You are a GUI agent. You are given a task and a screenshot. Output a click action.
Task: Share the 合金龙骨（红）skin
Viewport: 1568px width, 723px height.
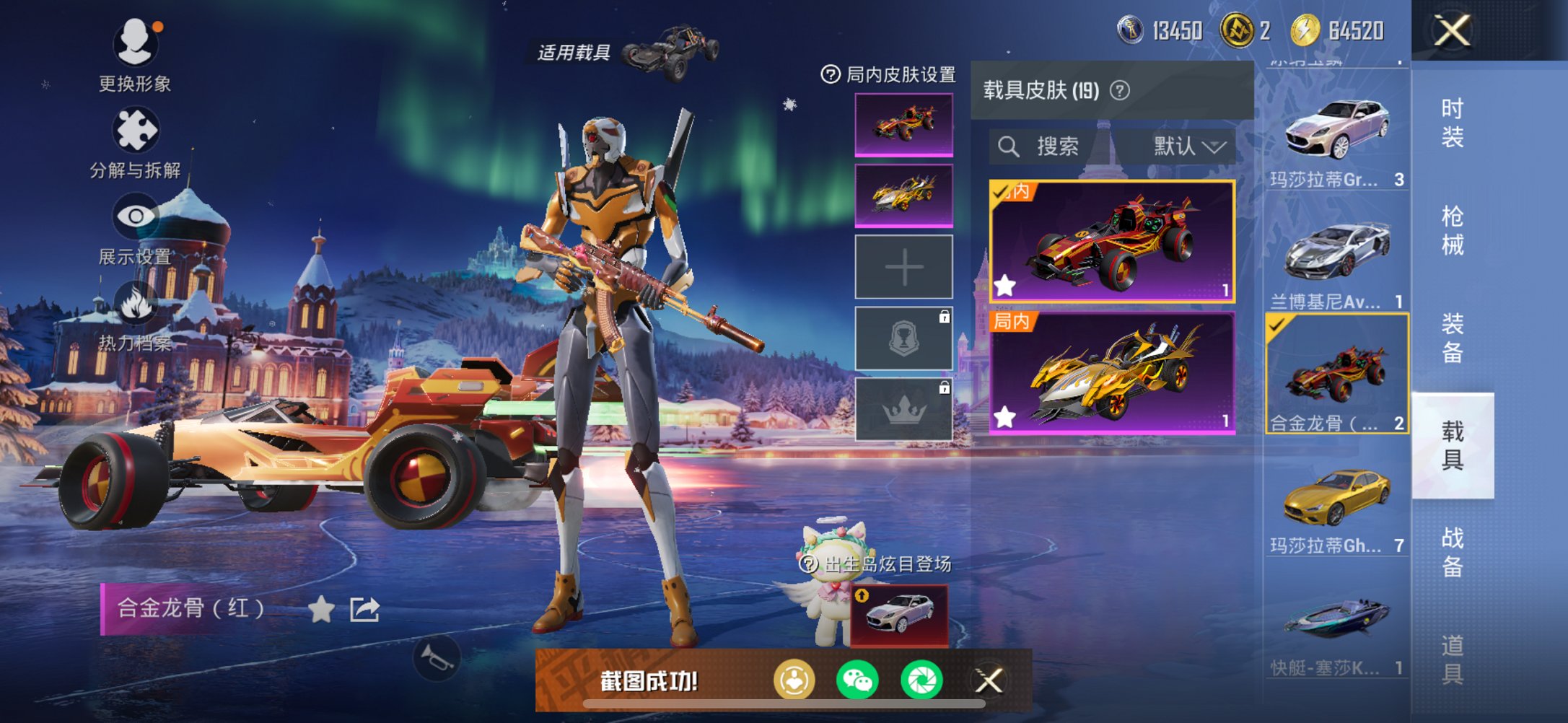(x=364, y=610)
